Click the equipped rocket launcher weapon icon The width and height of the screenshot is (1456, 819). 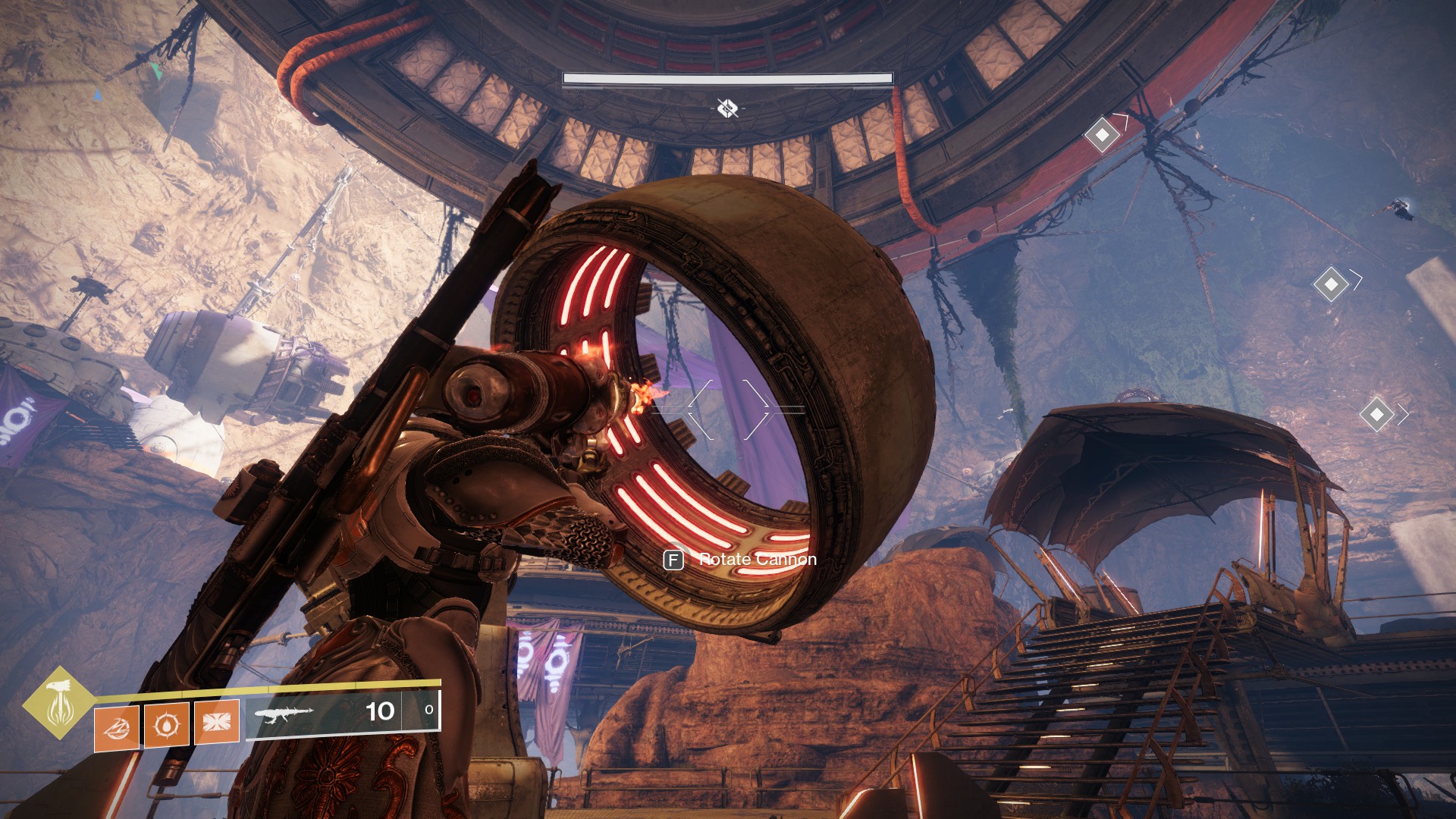(284, 714)
